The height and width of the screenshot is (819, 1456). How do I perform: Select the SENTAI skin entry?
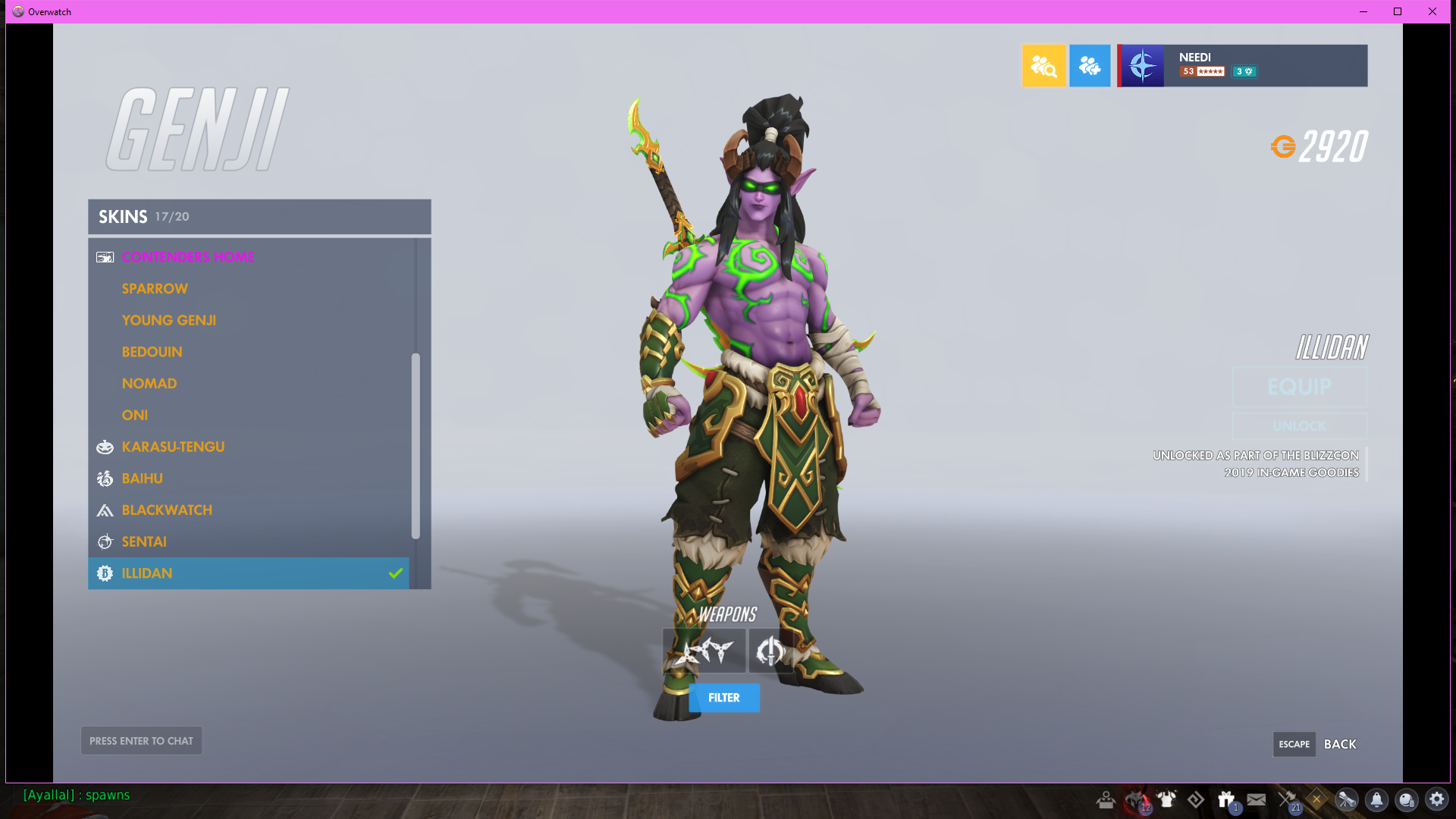144,541
